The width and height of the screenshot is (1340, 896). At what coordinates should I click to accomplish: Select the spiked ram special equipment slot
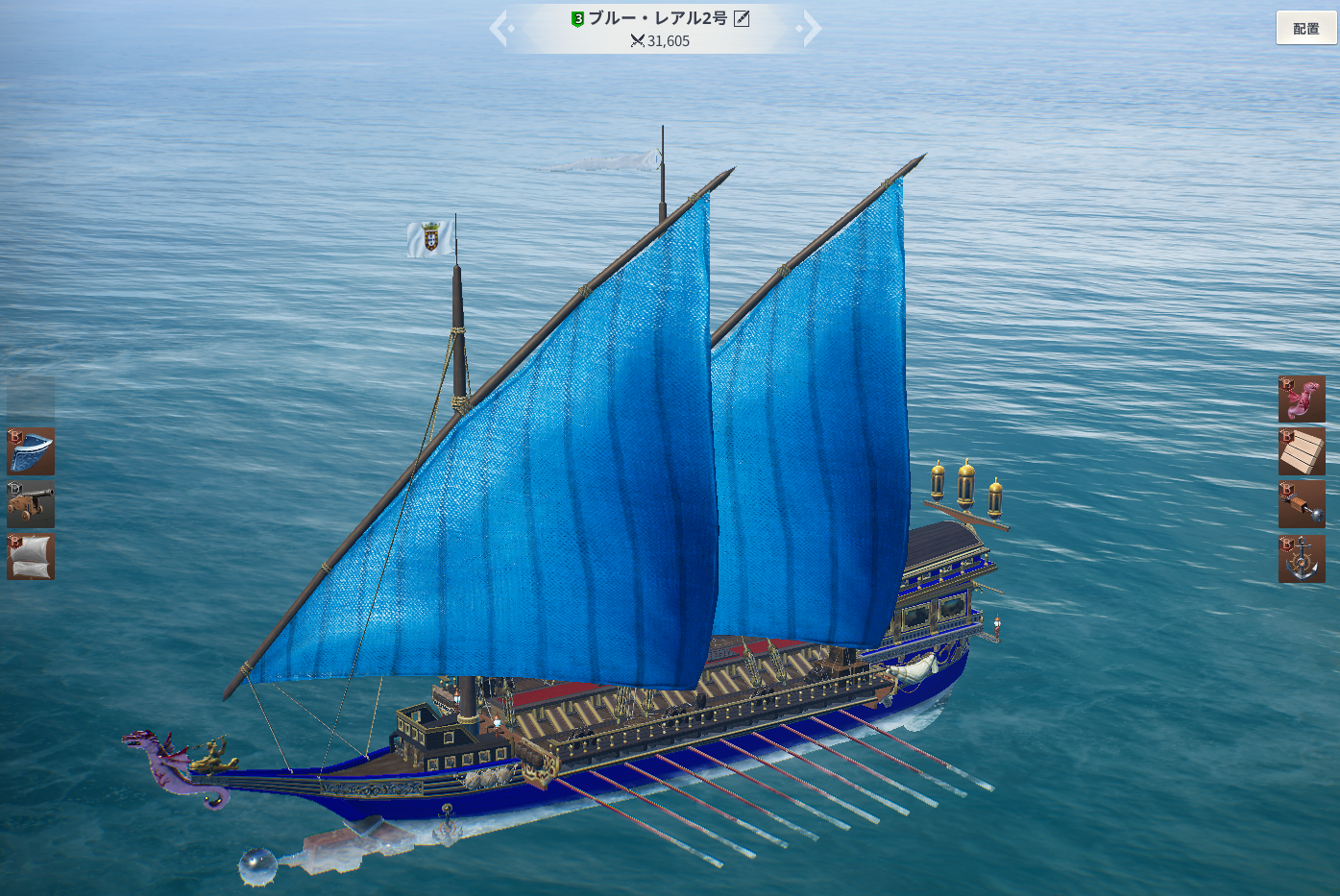(x=1302, y=504)
